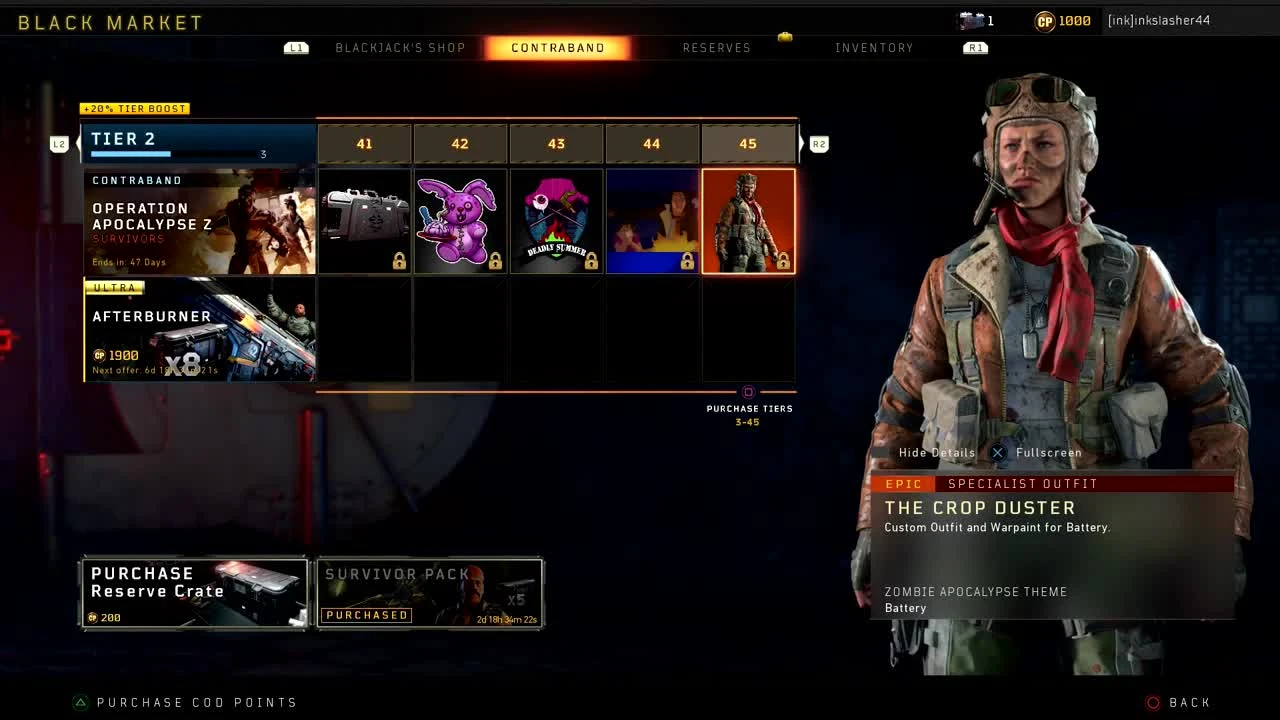
Task: Switch to the Reserves tab
Action: pyautogui.click(x=717, y=47)
